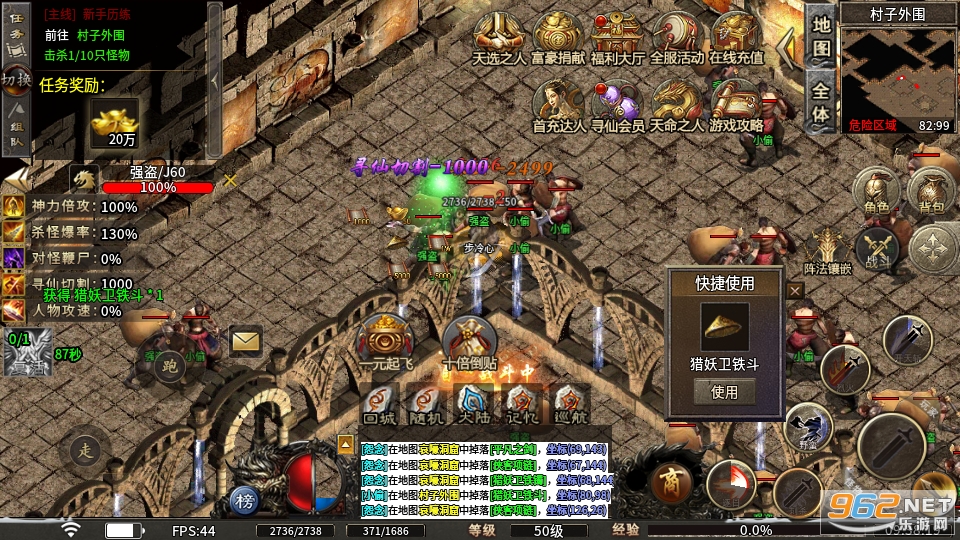Open the 首充达人 first recharge icon
The image size is (960, 540).
(558, 104)
